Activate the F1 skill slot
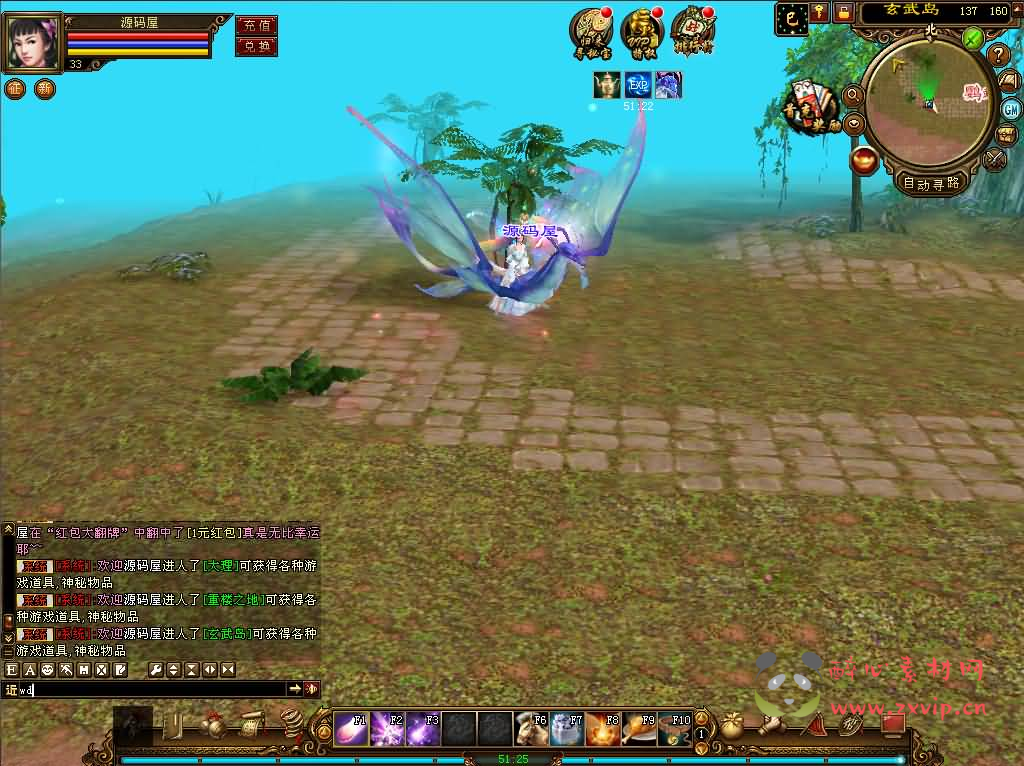1024x766 pixels. coord(349,729)
